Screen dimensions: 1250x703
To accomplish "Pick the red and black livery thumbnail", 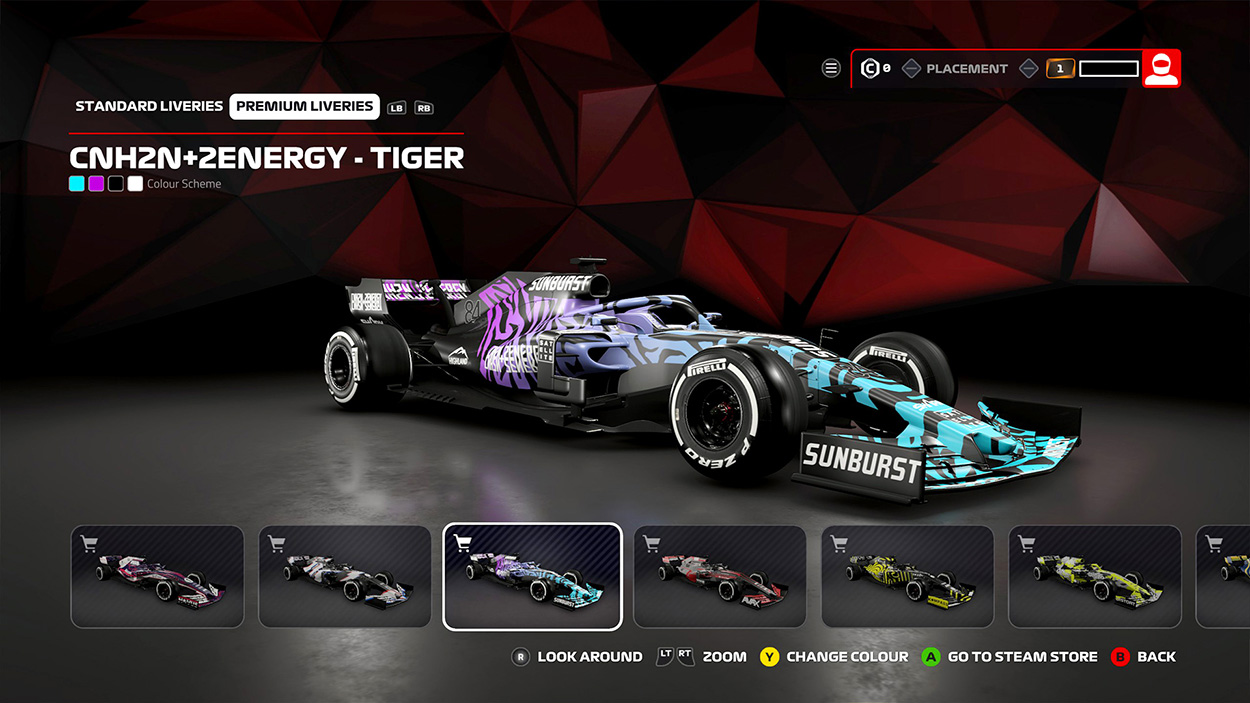I will [x=720, y=577].
